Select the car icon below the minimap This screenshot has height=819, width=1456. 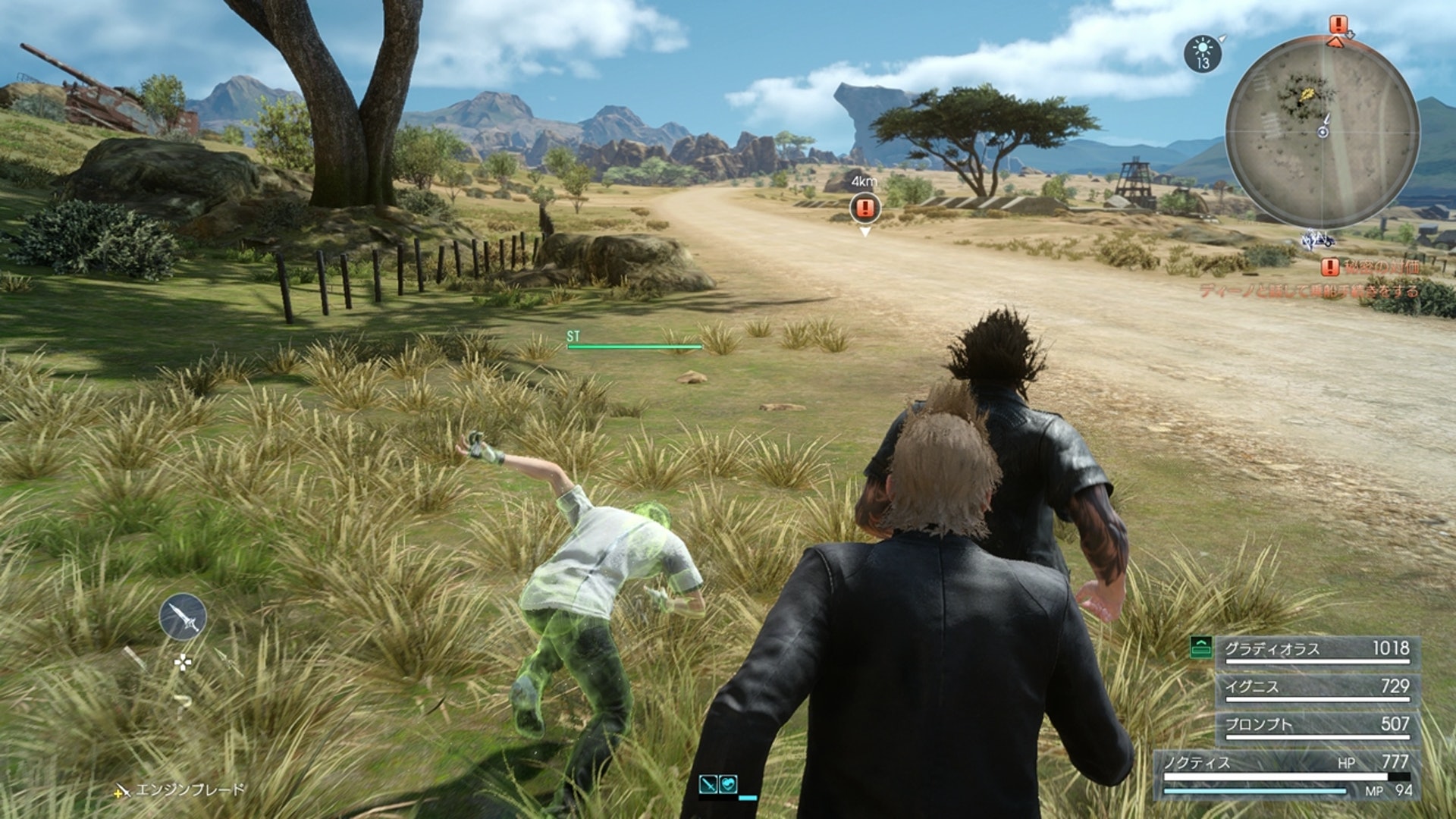[x=1318, y=240]
